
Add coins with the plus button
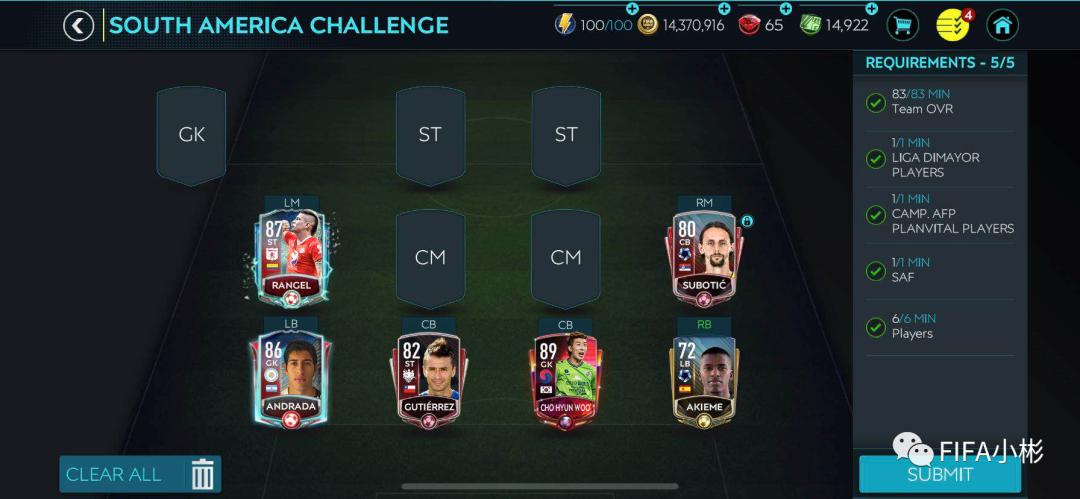724,8
